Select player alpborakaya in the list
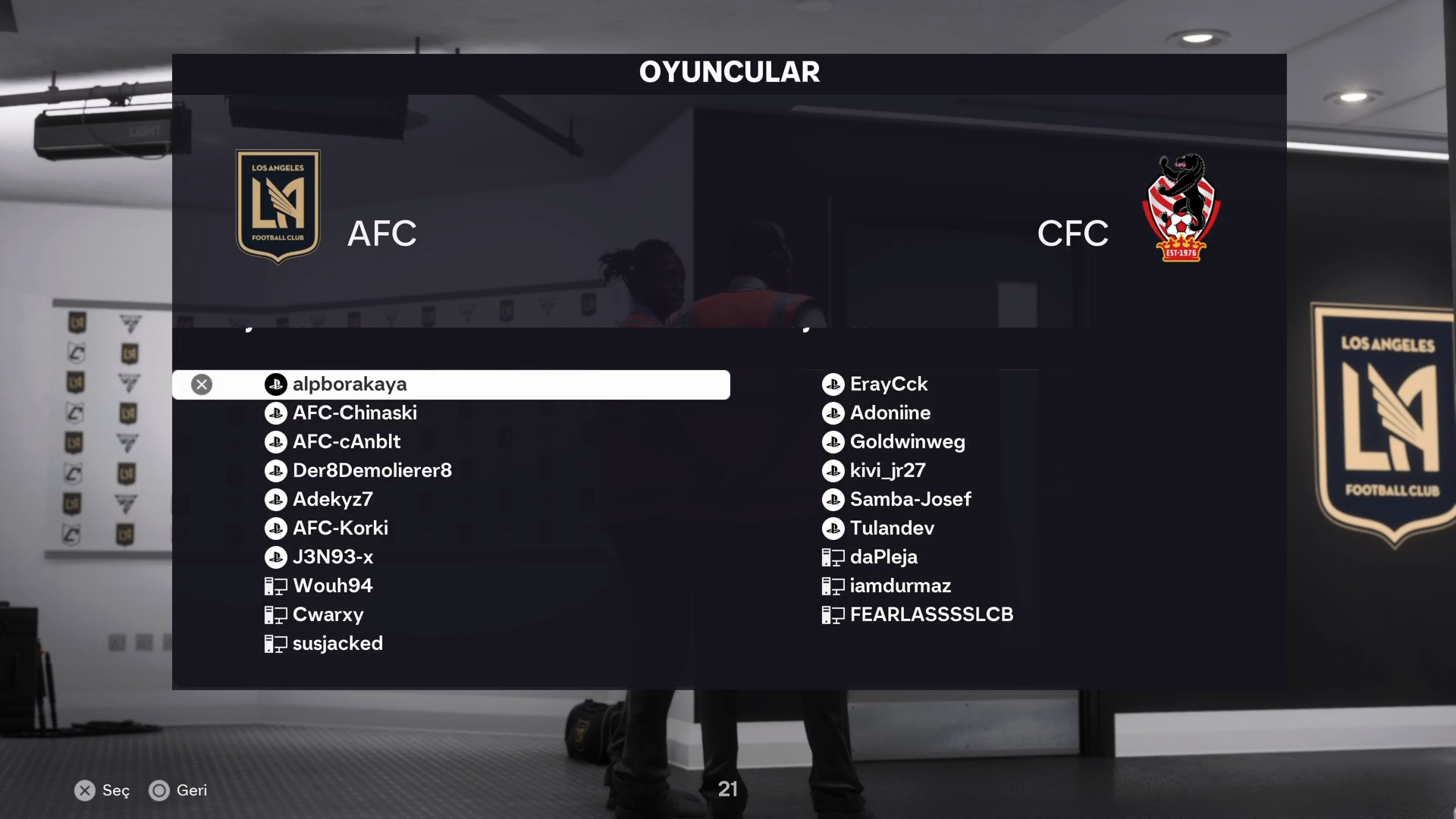 [349, 384]
